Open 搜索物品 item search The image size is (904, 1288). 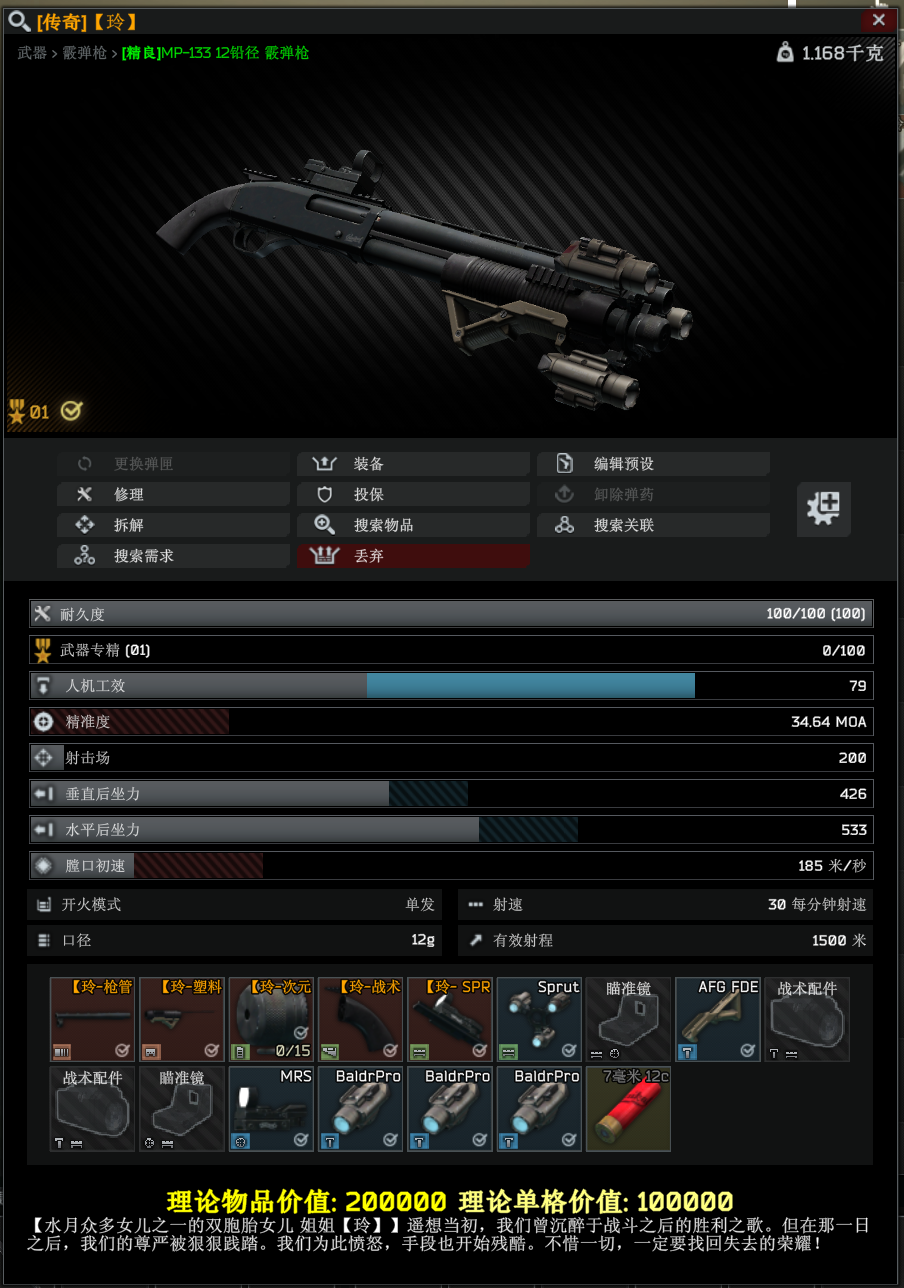[x=413, y=525]
